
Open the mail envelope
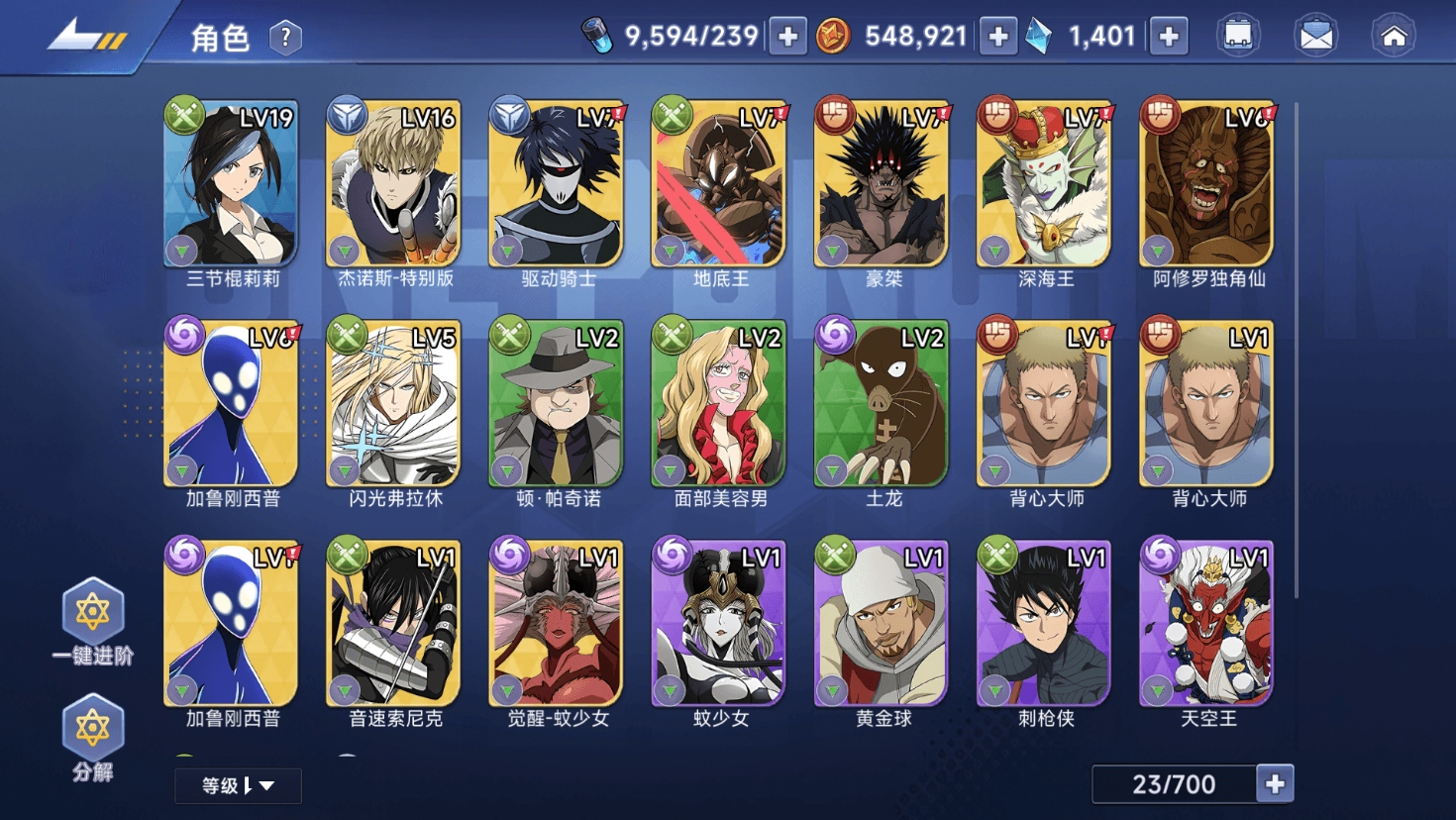pyautogui.click(x=1315, y=37)
